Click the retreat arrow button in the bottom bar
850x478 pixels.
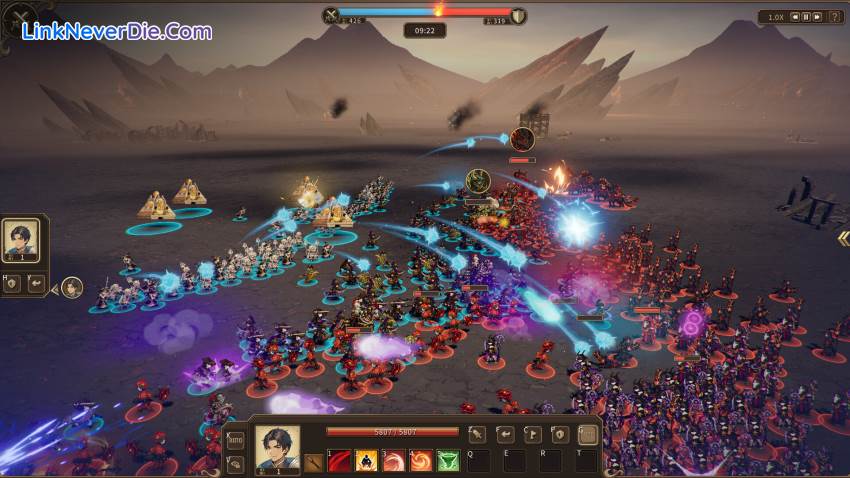pyautogui.click(x=506, y=434)
